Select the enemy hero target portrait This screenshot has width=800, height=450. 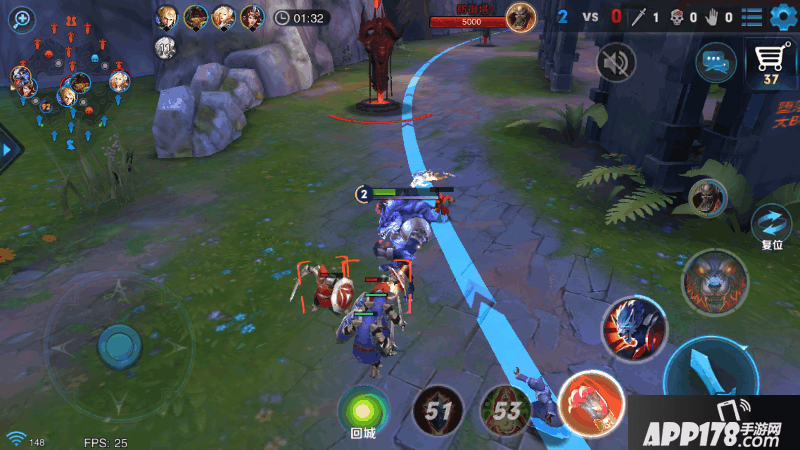point(707,197)
